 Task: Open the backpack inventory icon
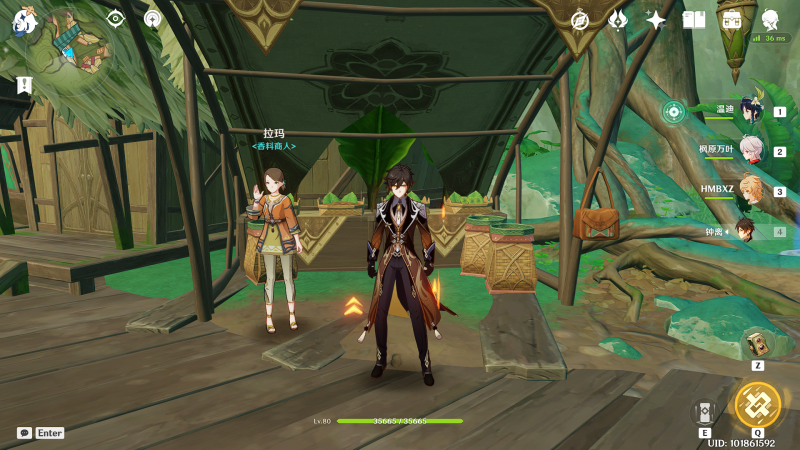[x=732, y=20]
